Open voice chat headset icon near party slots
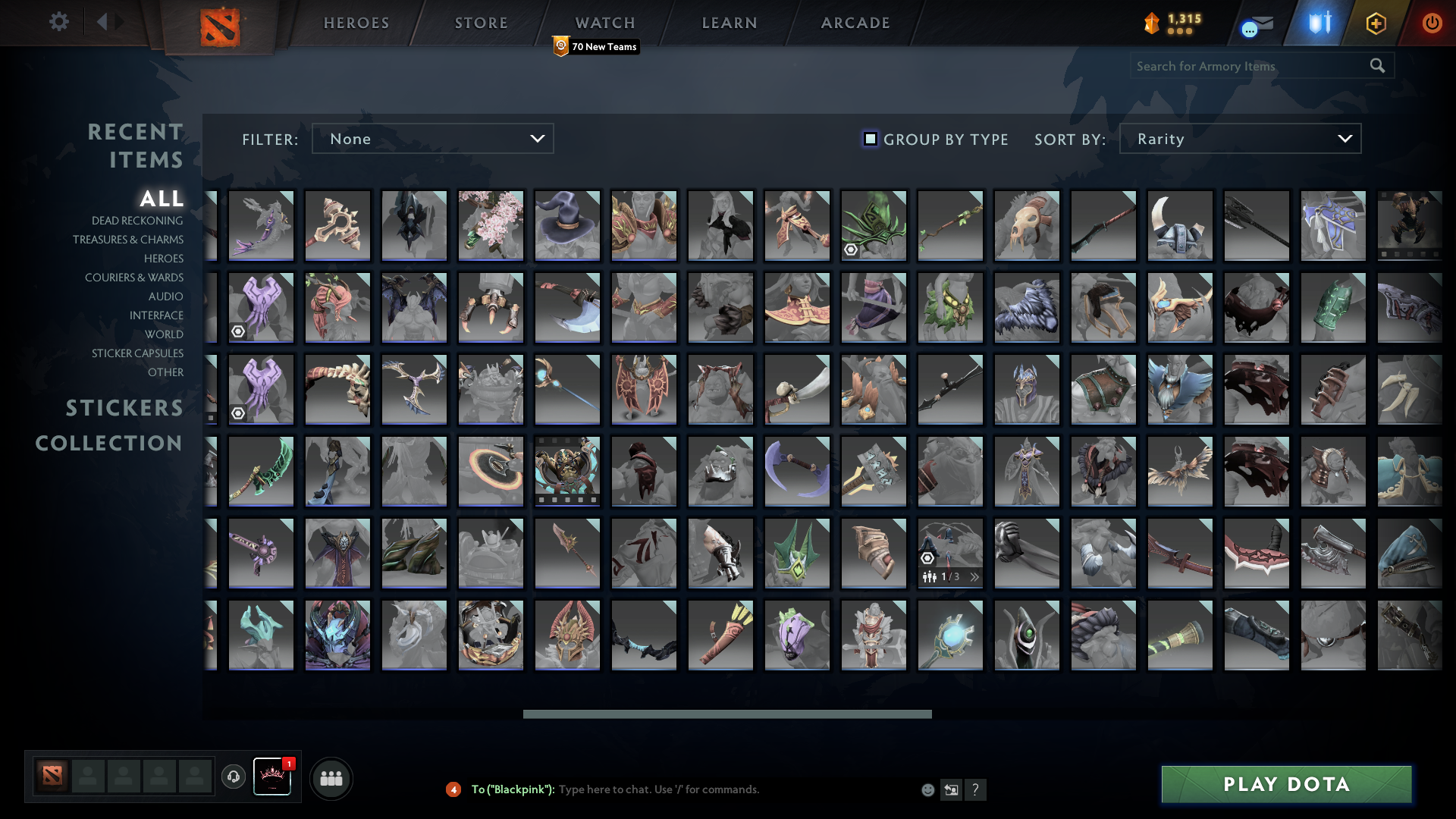The width and height of the screenshot is (1456, 819). pyautogui.click(x=233, y=778)
